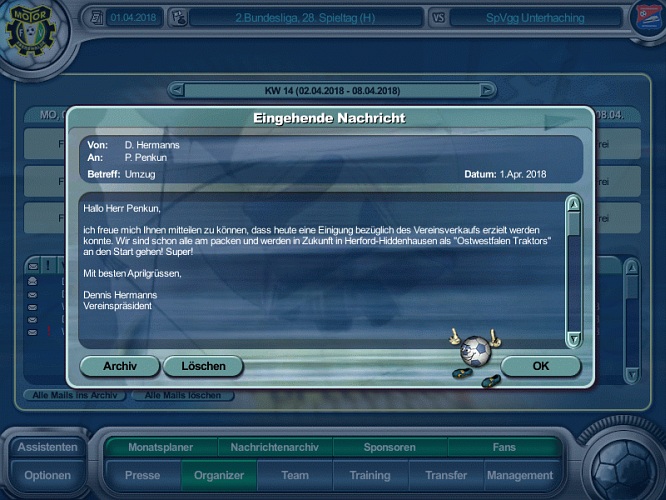The height and width of the screenshot is (500, 666).
Task: Open the Transfer section
Action: pyautogui.click(x=446, y=475)
